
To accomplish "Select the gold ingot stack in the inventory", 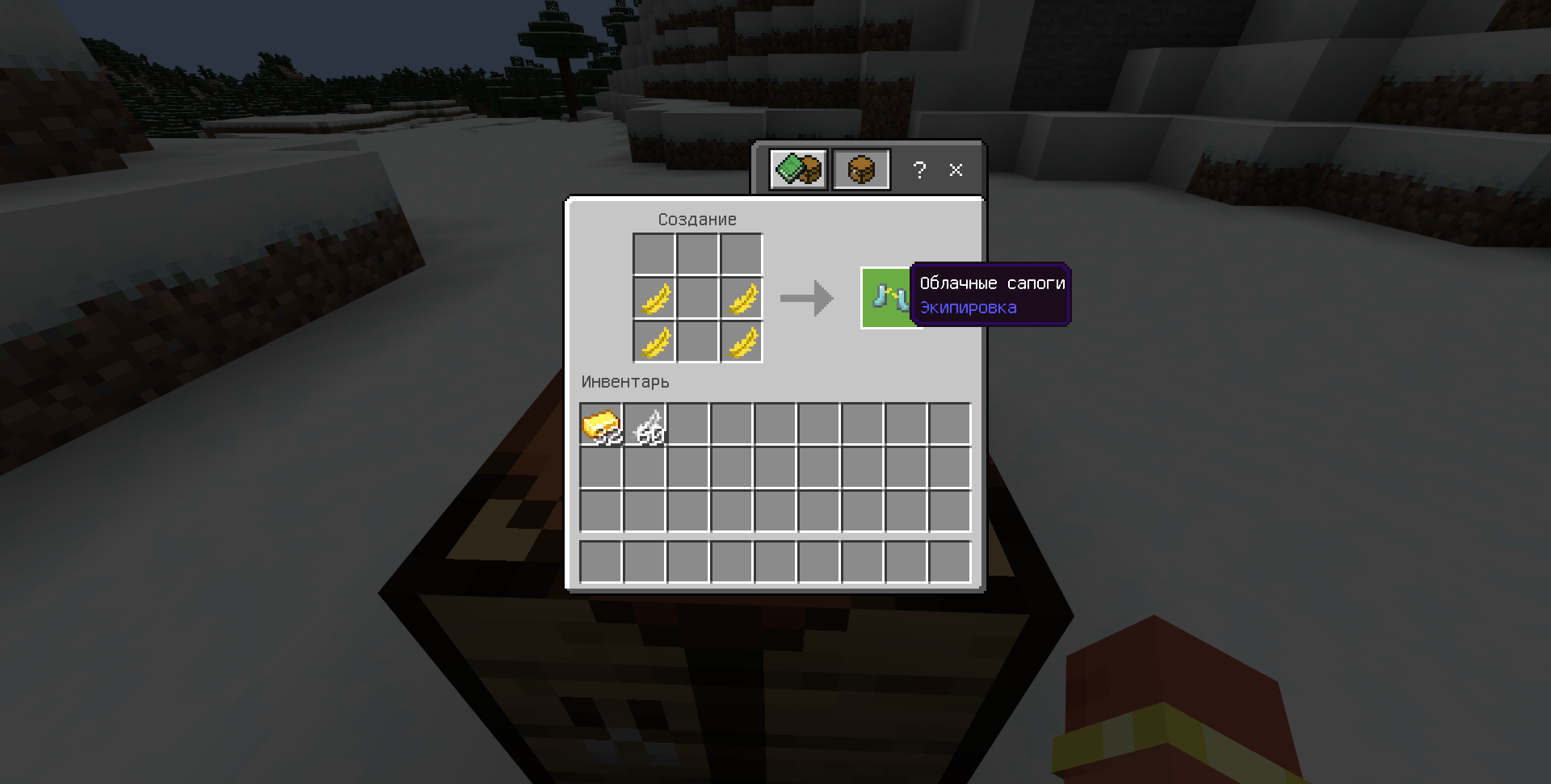I will [x=601, y=425].
